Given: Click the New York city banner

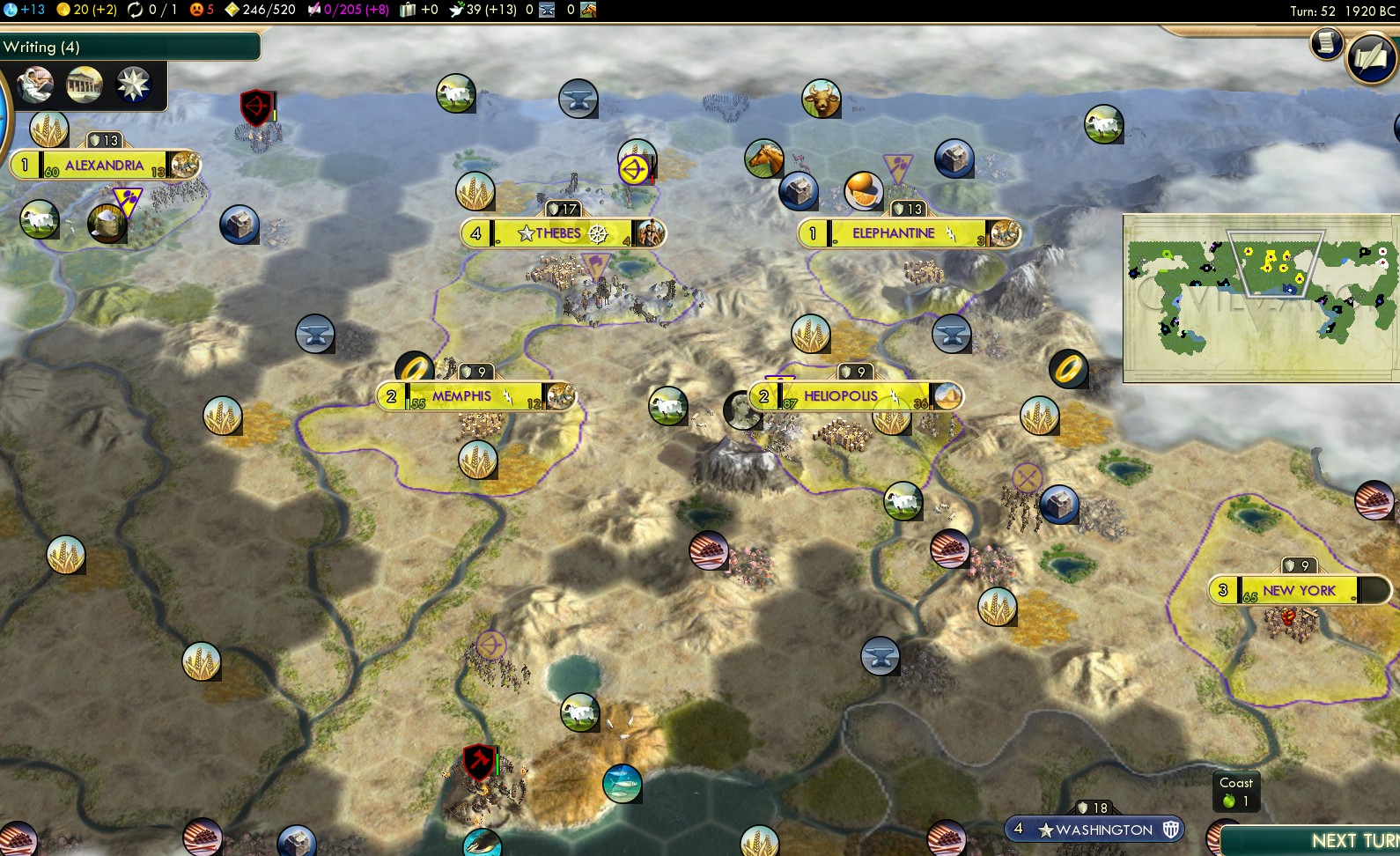Looking at the screenshot, I should point(1298,590).
